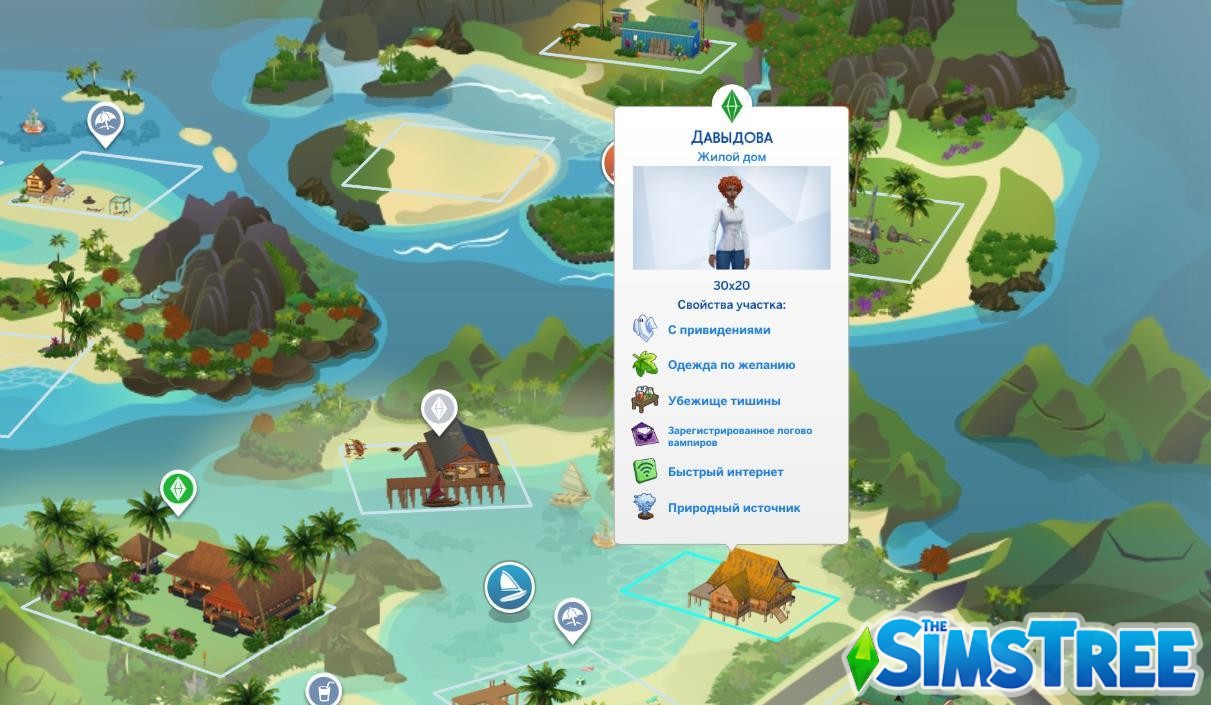Click the Зарегистрированное логово вампиров trait
The width and height of the screenshot is (1211, 705).
pyautogui.click(x=739, y=436)
